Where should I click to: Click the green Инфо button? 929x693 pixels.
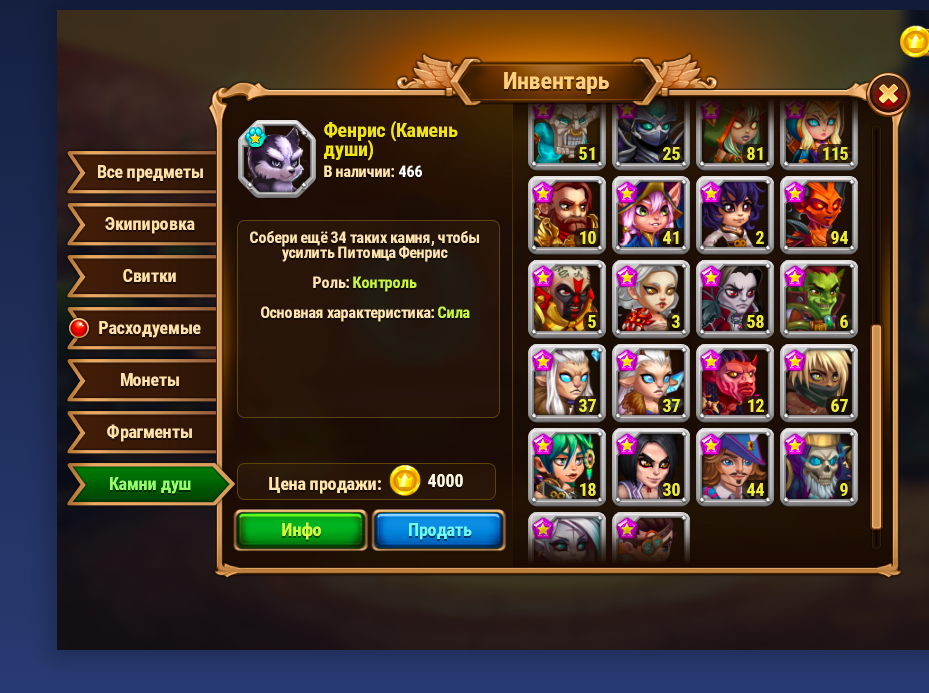[x=301, y=530]
